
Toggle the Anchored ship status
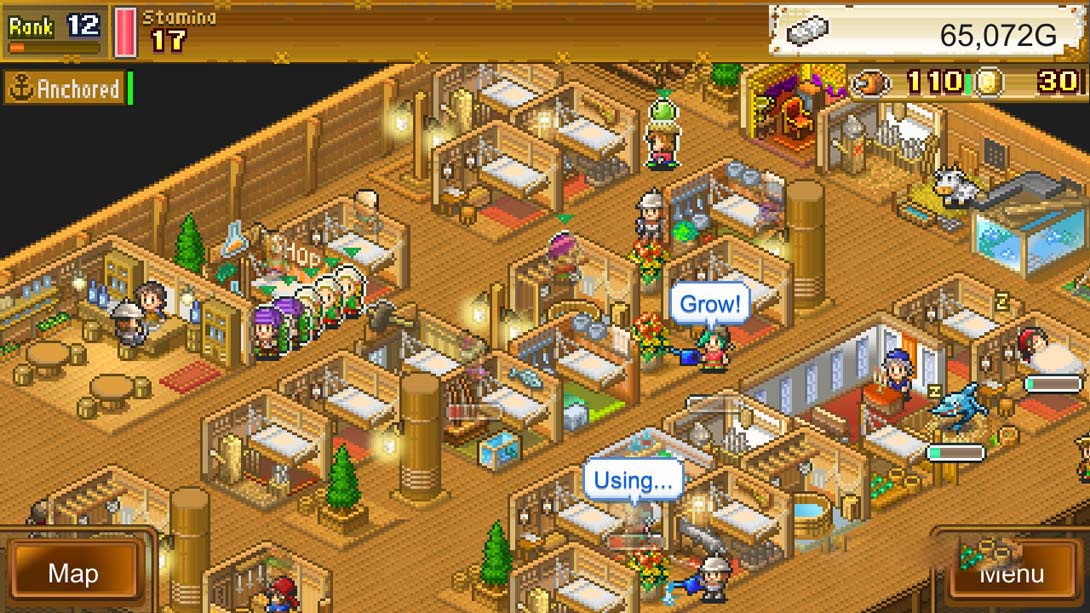(x=66, y=89)
